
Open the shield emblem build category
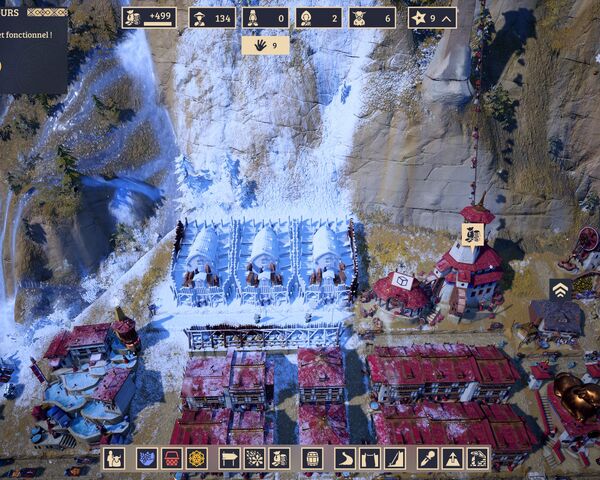coord(144,458)
